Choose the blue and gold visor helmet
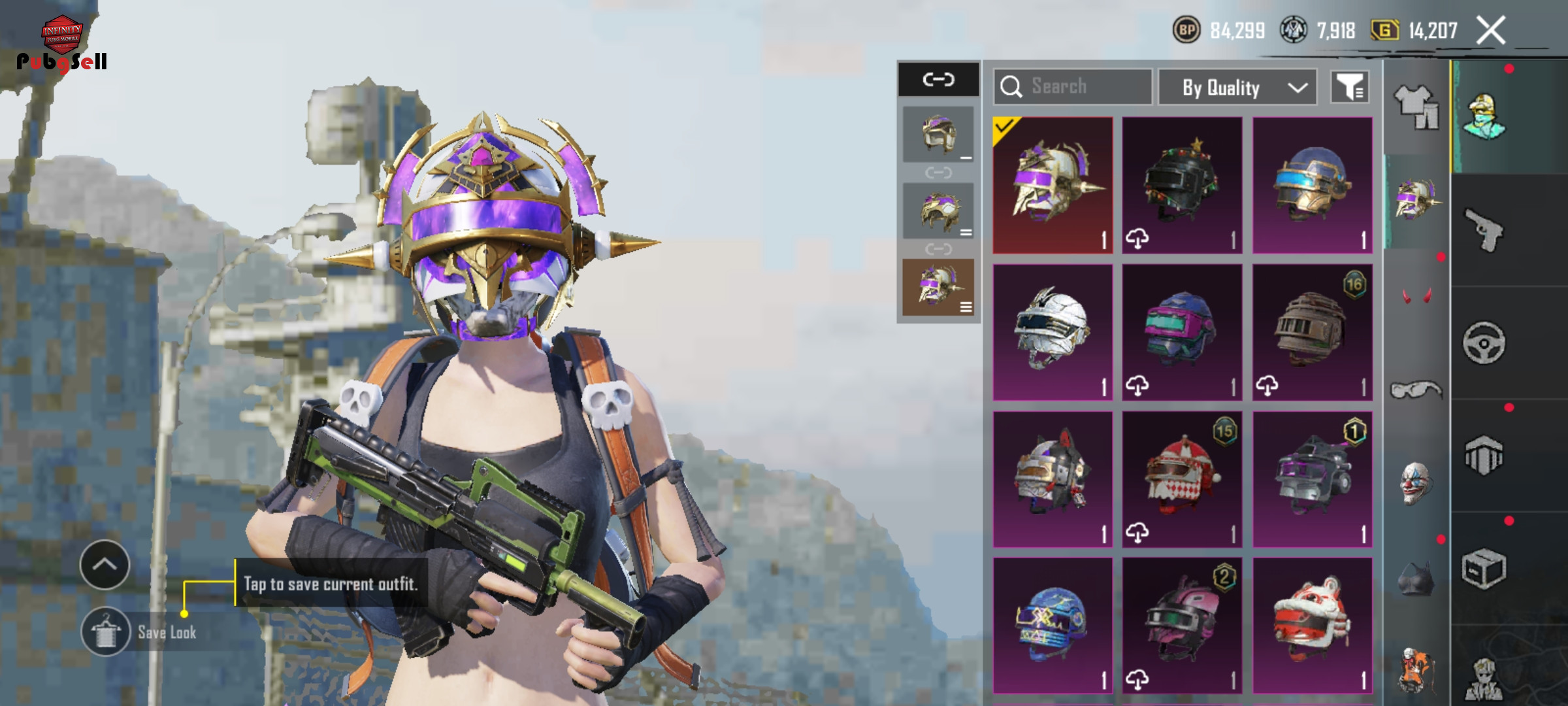The image size is (1568, 706). pos(1312,186)
